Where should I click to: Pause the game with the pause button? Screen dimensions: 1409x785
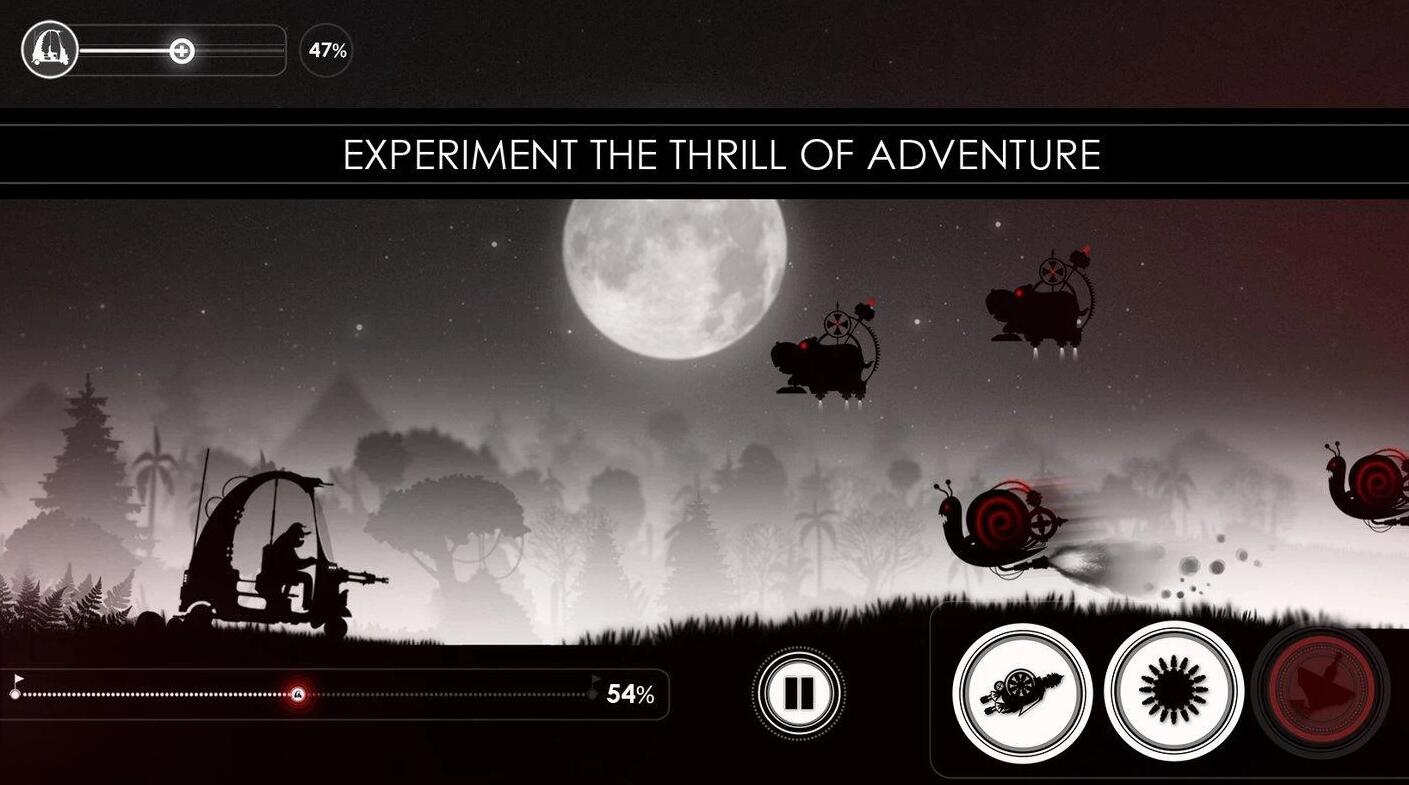pyautogui.click(x=799, y=692)
